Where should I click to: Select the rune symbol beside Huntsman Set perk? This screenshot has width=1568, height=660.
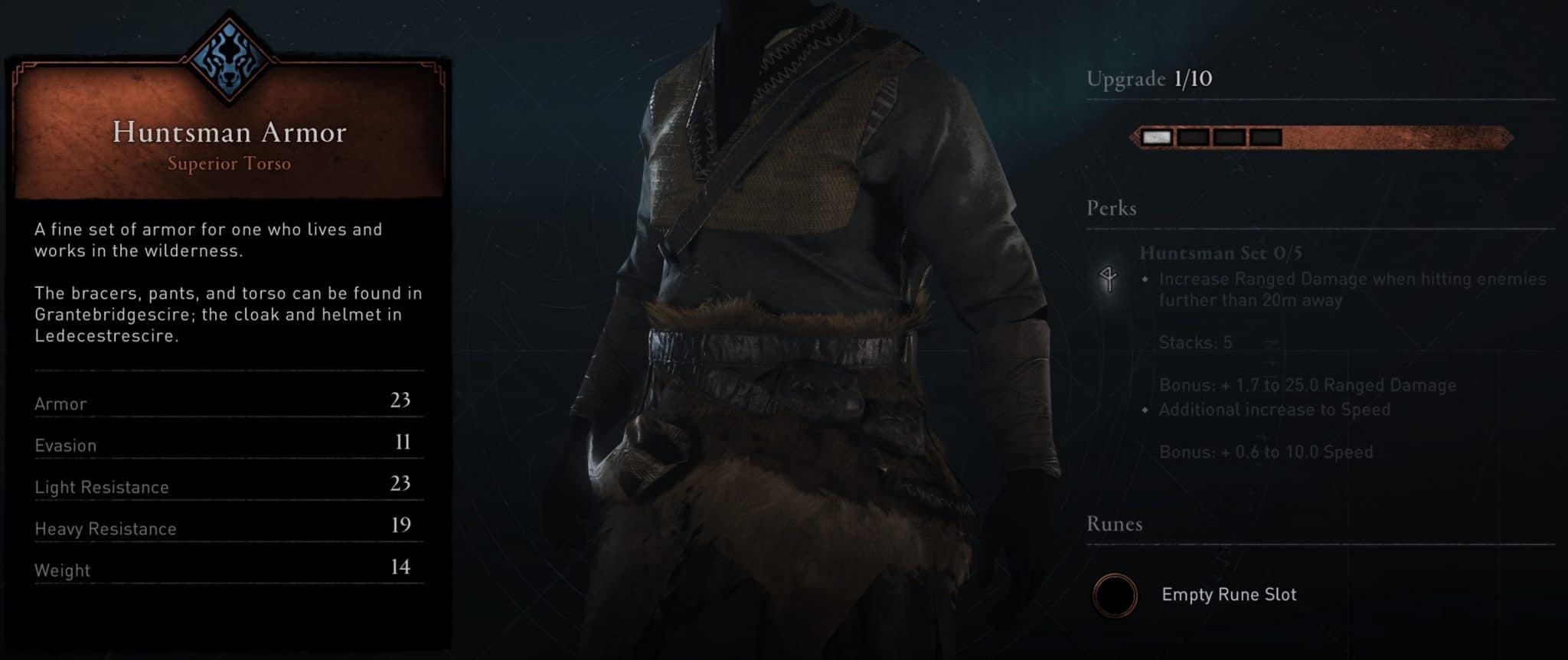point(1109,279)
